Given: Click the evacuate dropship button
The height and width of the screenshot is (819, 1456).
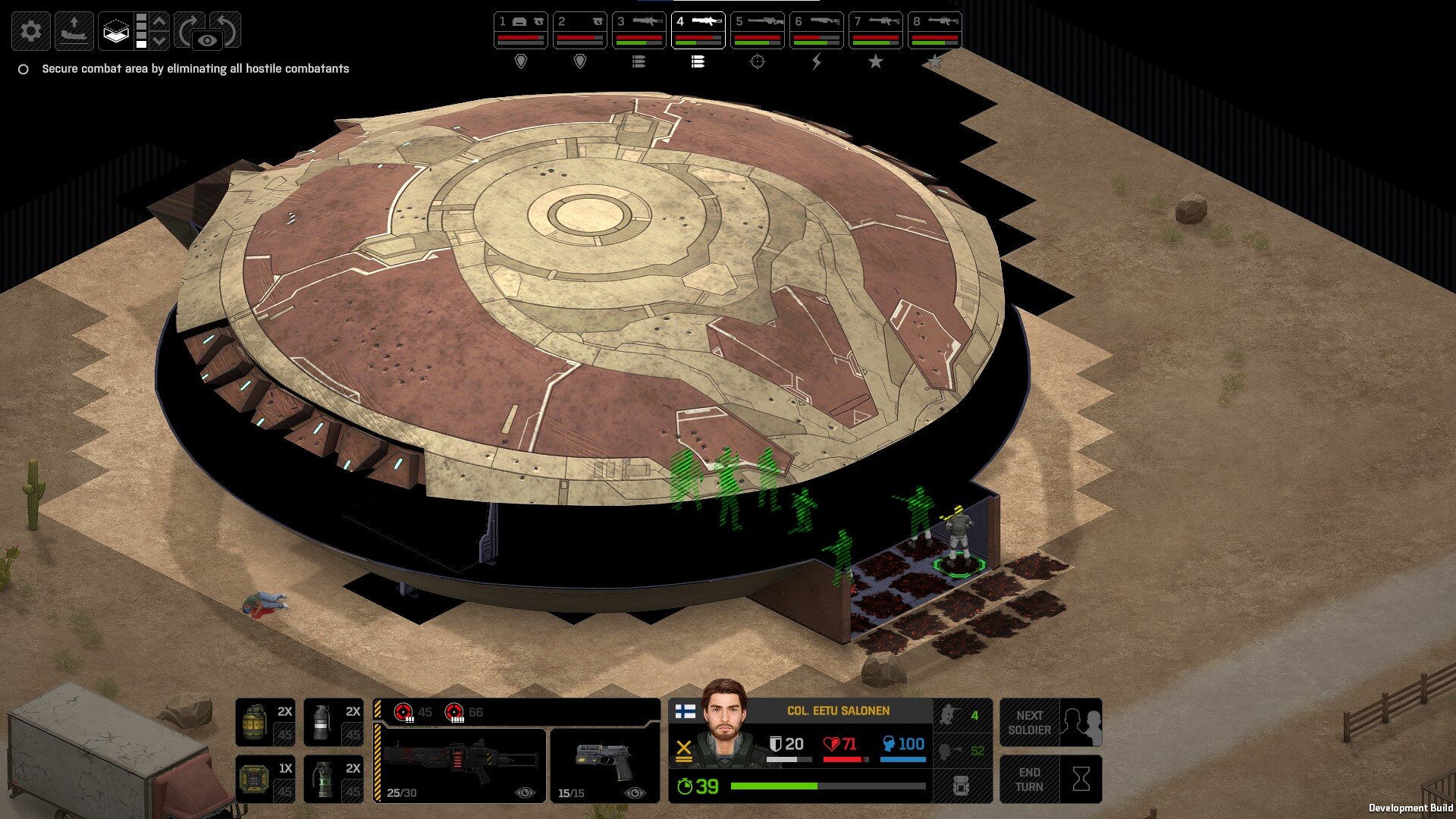Looking at the screenshot, I should (x=74, y=31).
